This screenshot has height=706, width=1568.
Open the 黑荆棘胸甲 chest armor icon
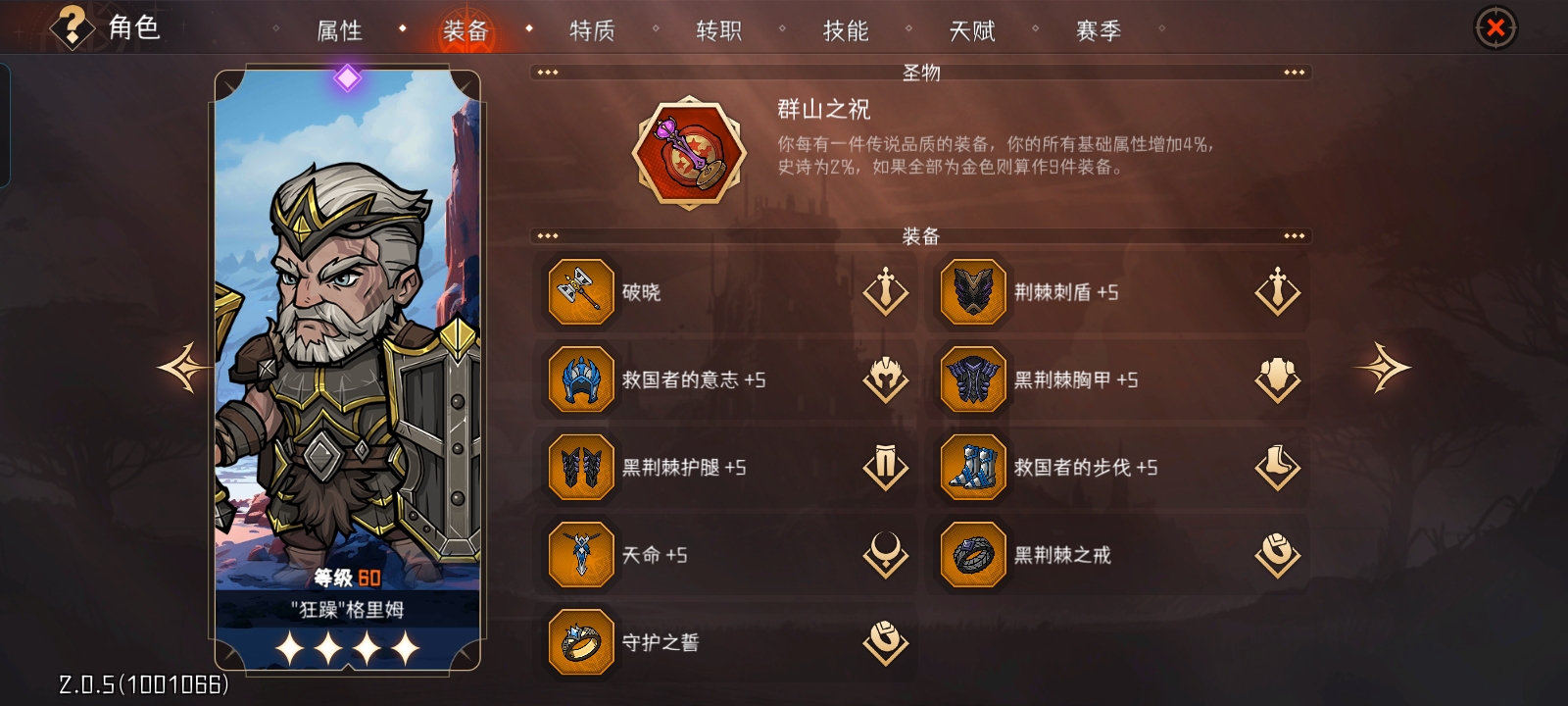tap(972, 379)
